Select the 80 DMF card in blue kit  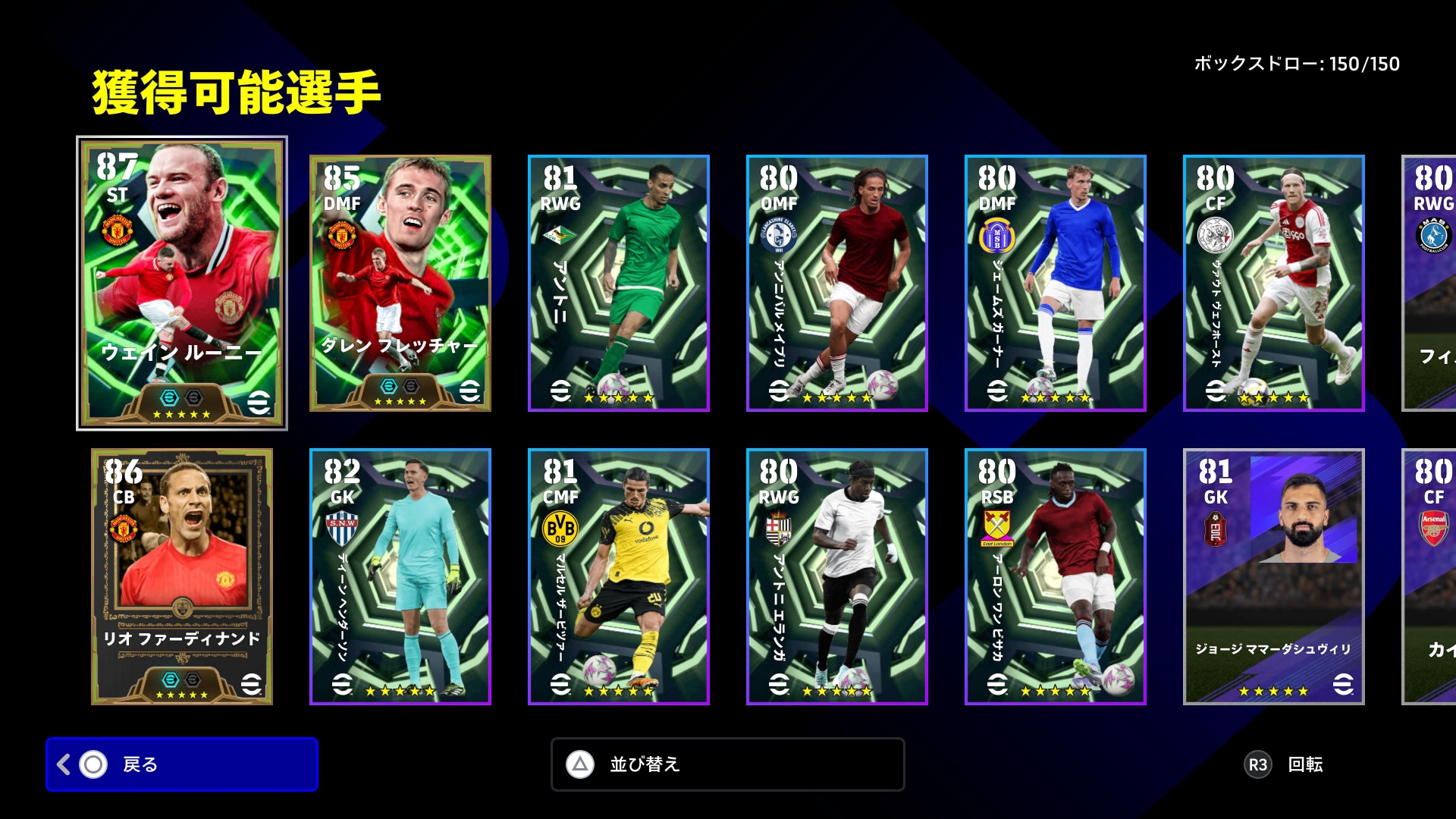pyautogui.click(x=1056, y=283)
